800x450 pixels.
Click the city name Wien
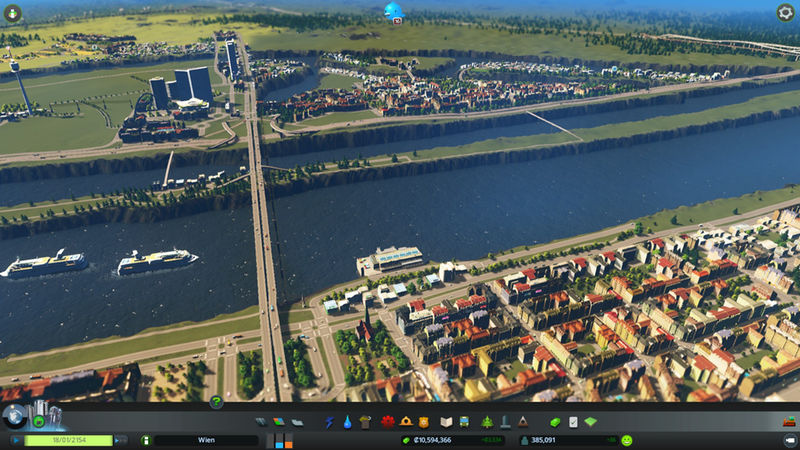click(x=205, y=440)
